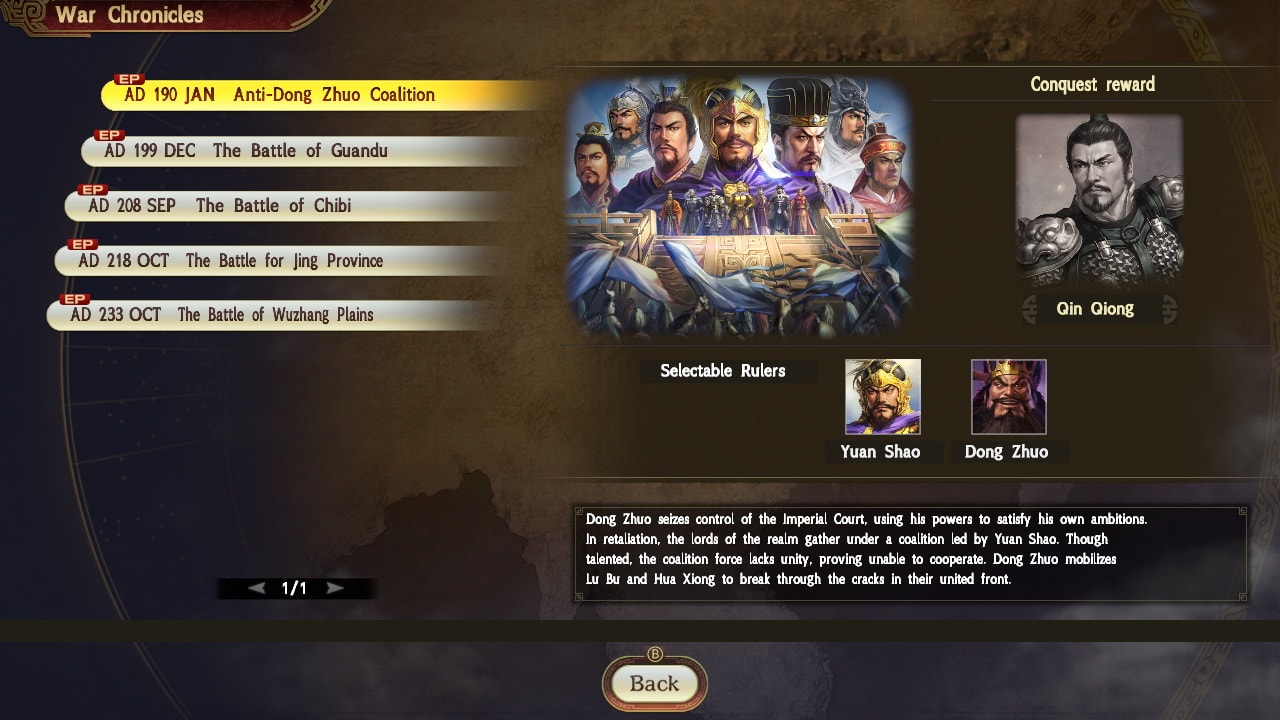Select Dong Zhuo's ruler portrait

[1008, 397]
